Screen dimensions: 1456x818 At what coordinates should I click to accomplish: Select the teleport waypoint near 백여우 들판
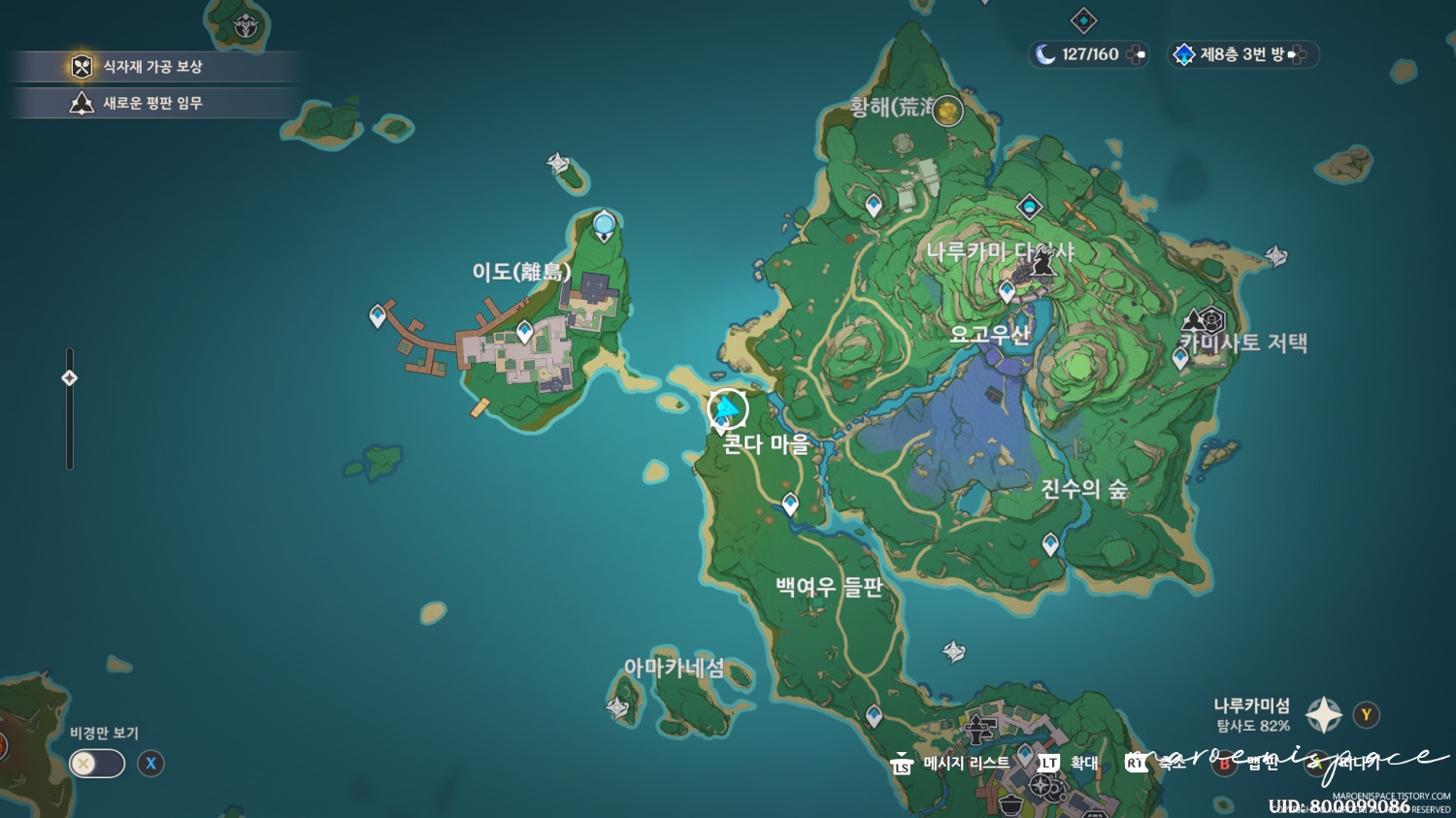788,504
